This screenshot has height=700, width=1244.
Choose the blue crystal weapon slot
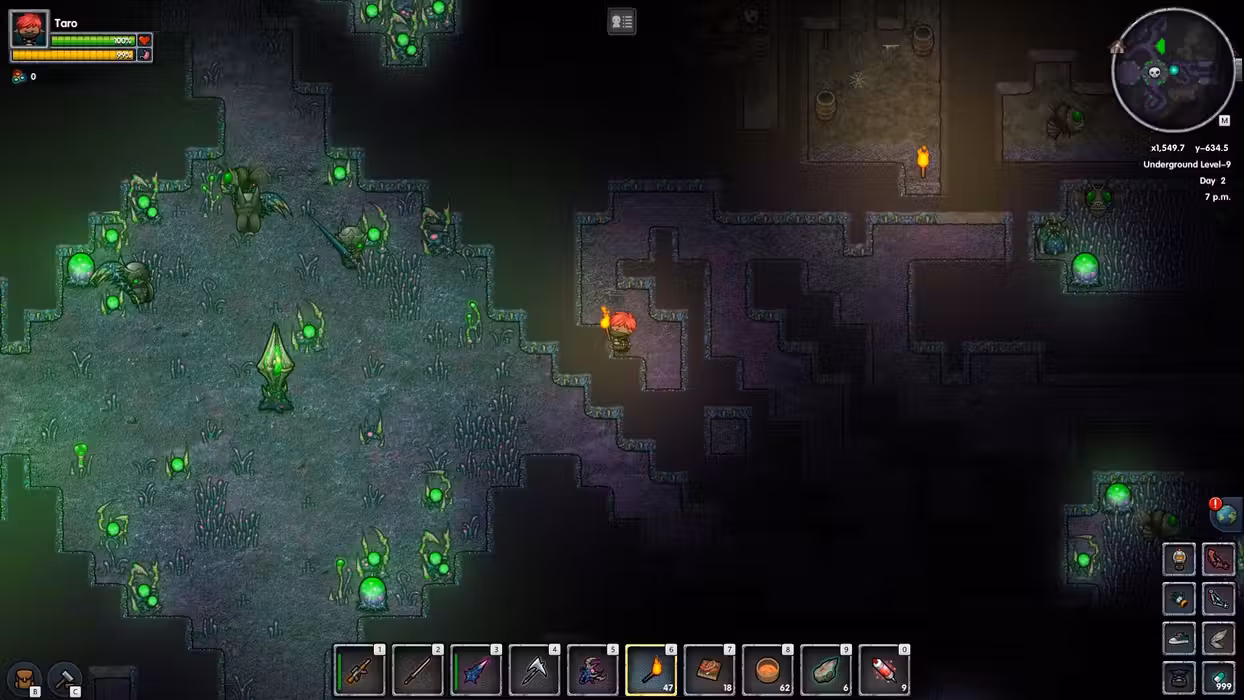pos(476,670)
